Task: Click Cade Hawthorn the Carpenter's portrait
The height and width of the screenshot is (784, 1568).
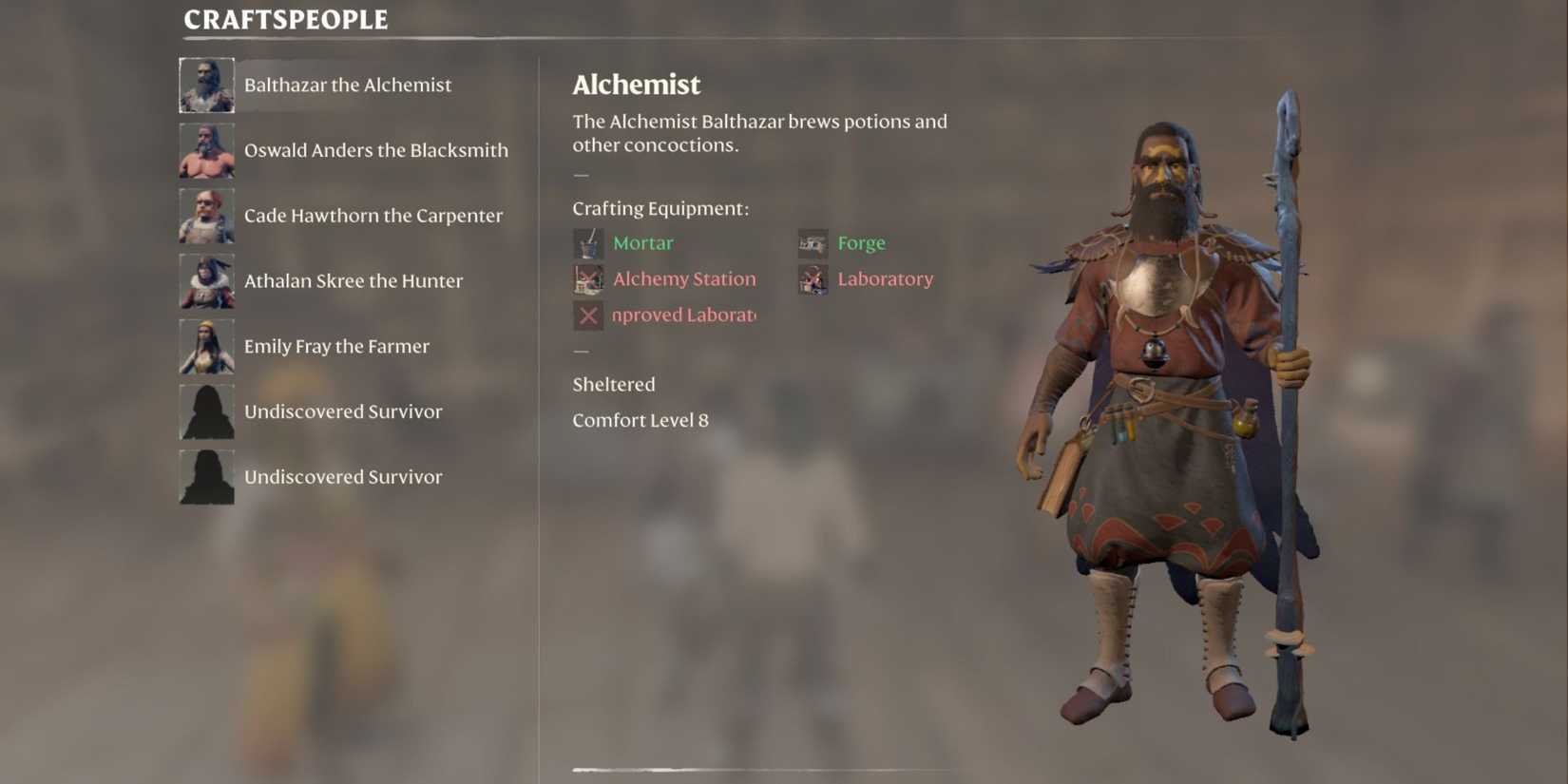Action: 206,215
